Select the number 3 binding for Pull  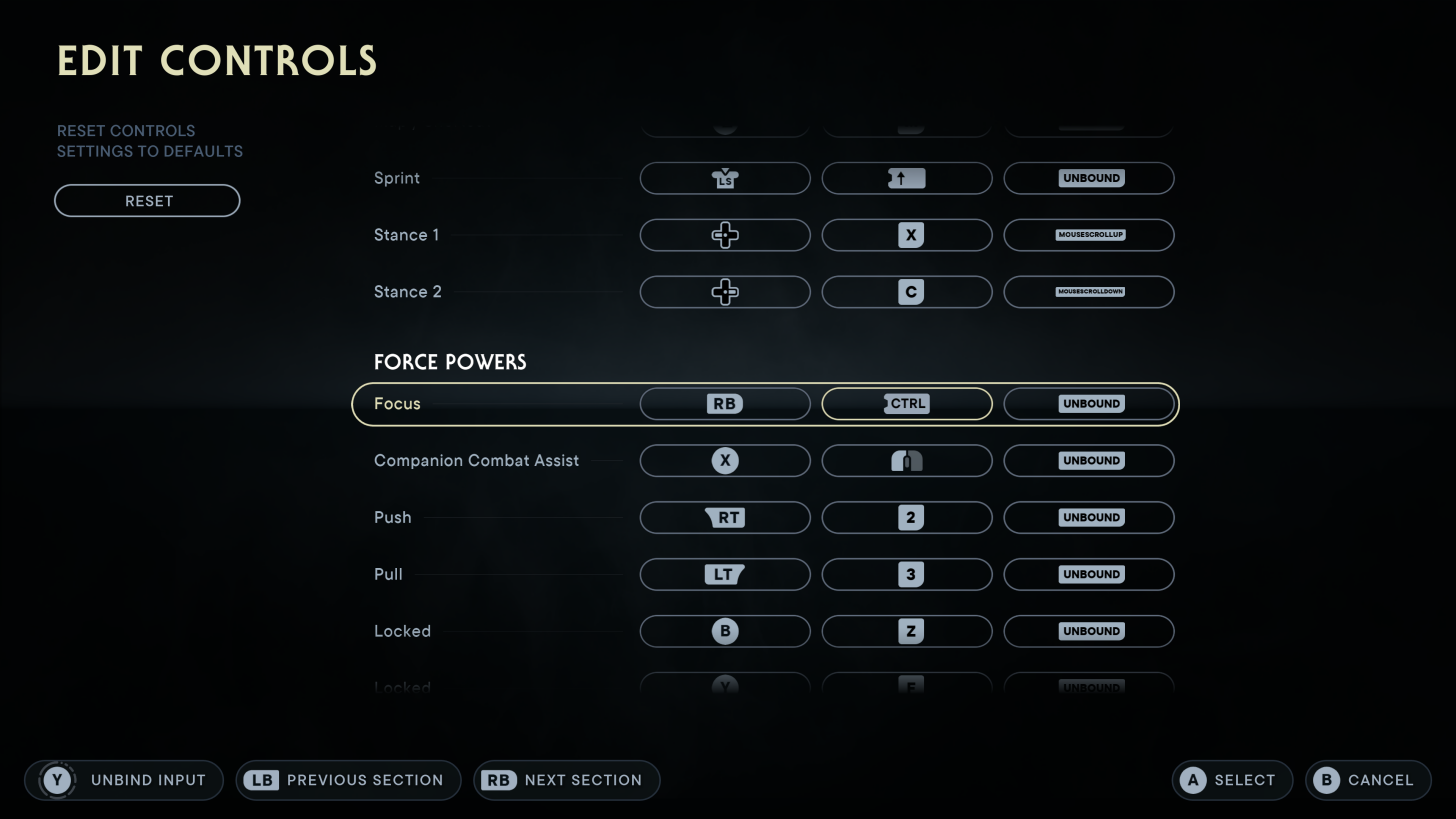click(x=906, y=574)
